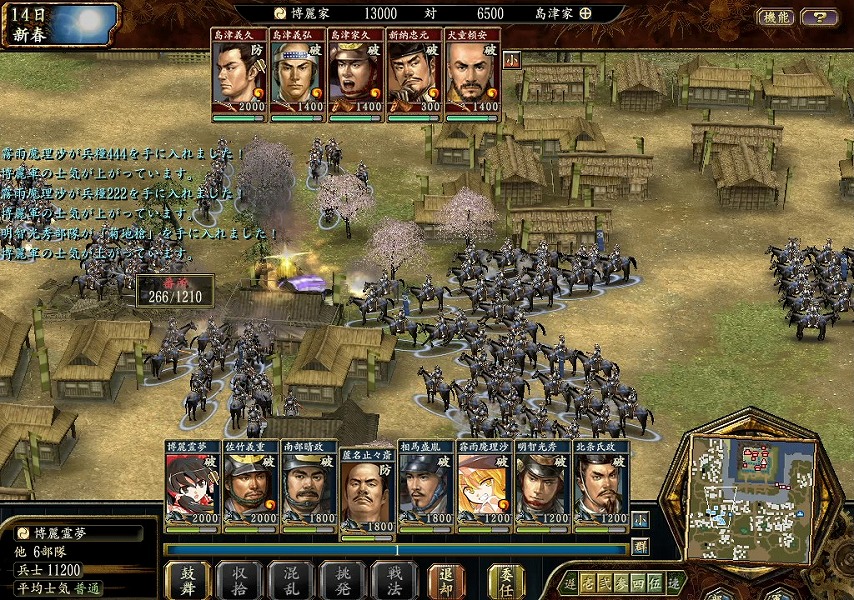Select enemy officer 犬童頼安 portrait

tap(472, 74)
